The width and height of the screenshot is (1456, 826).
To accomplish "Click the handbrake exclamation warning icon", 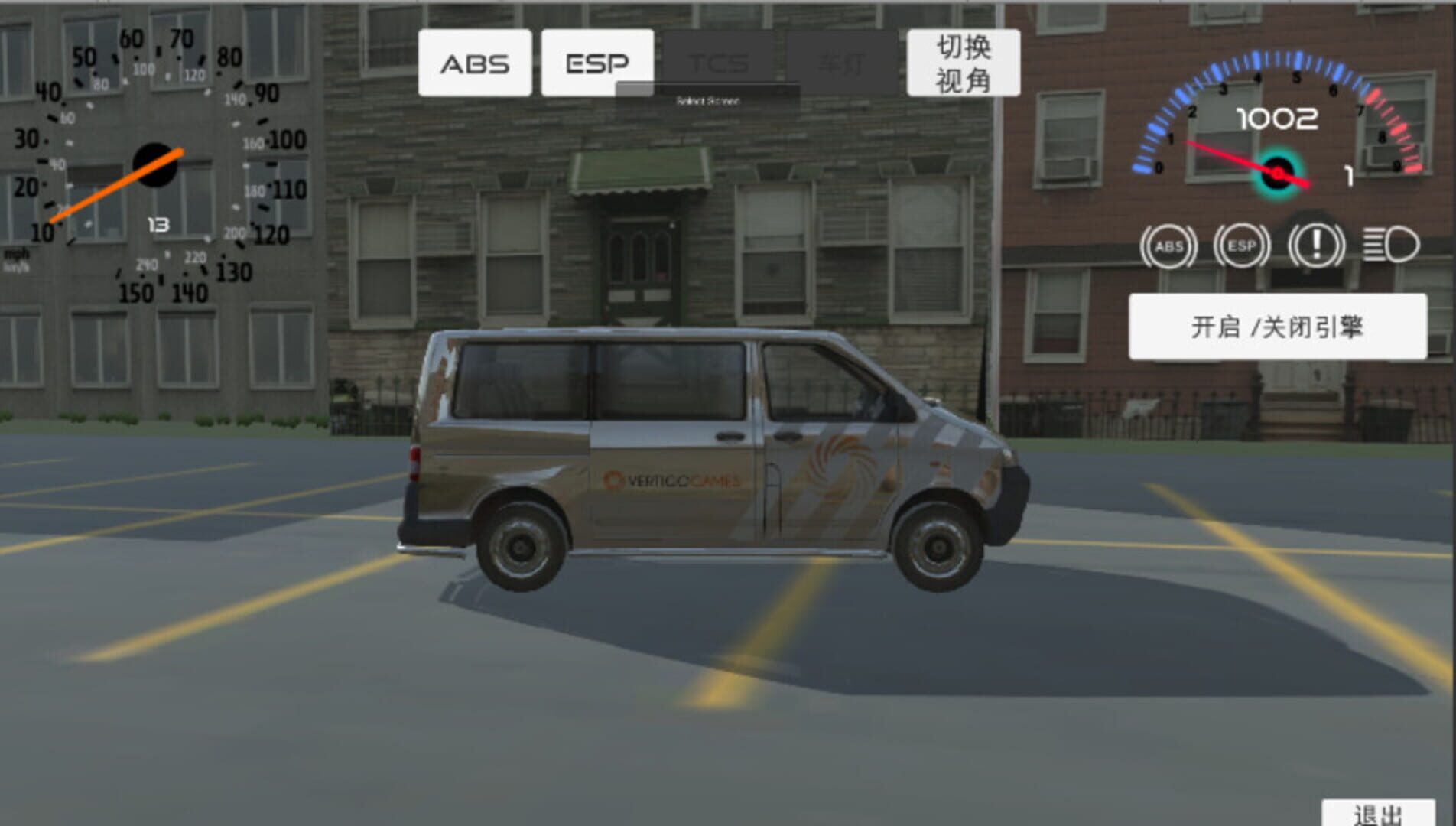I will click(1313, 246).
